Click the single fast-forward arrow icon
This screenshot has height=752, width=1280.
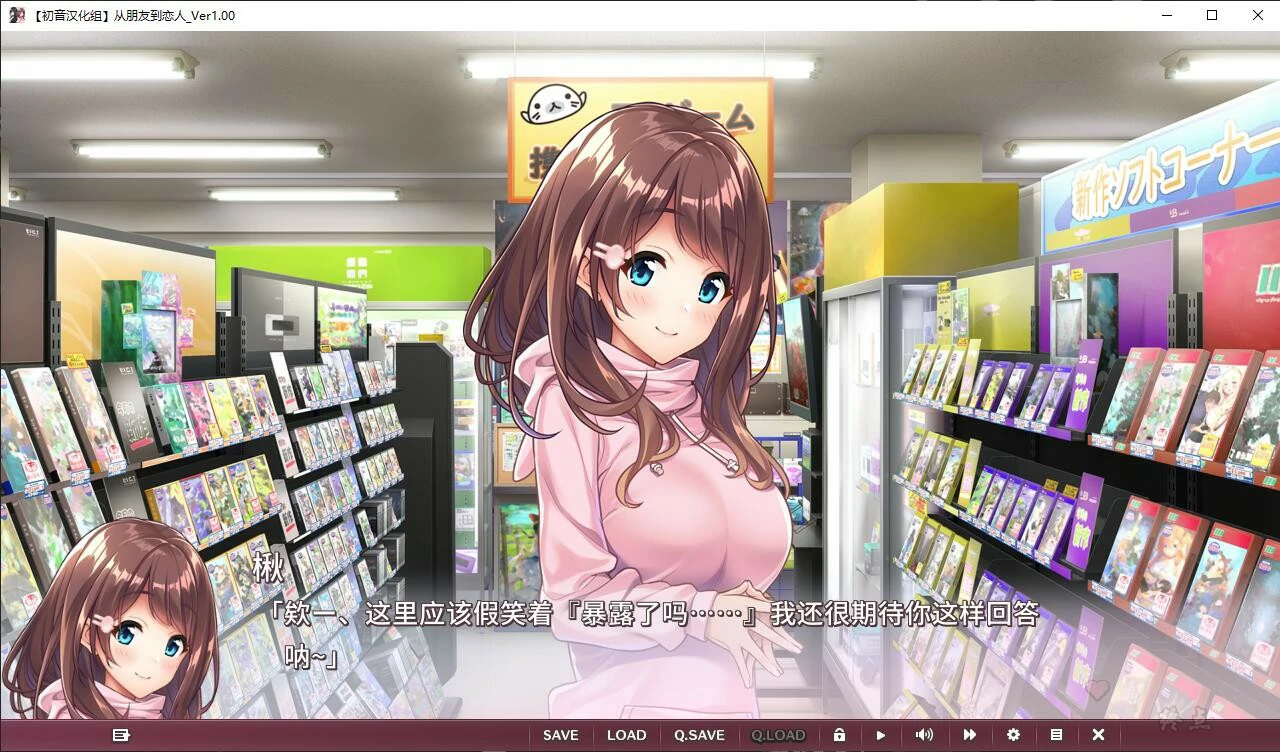pyautogui.click(x=881, y=735)
